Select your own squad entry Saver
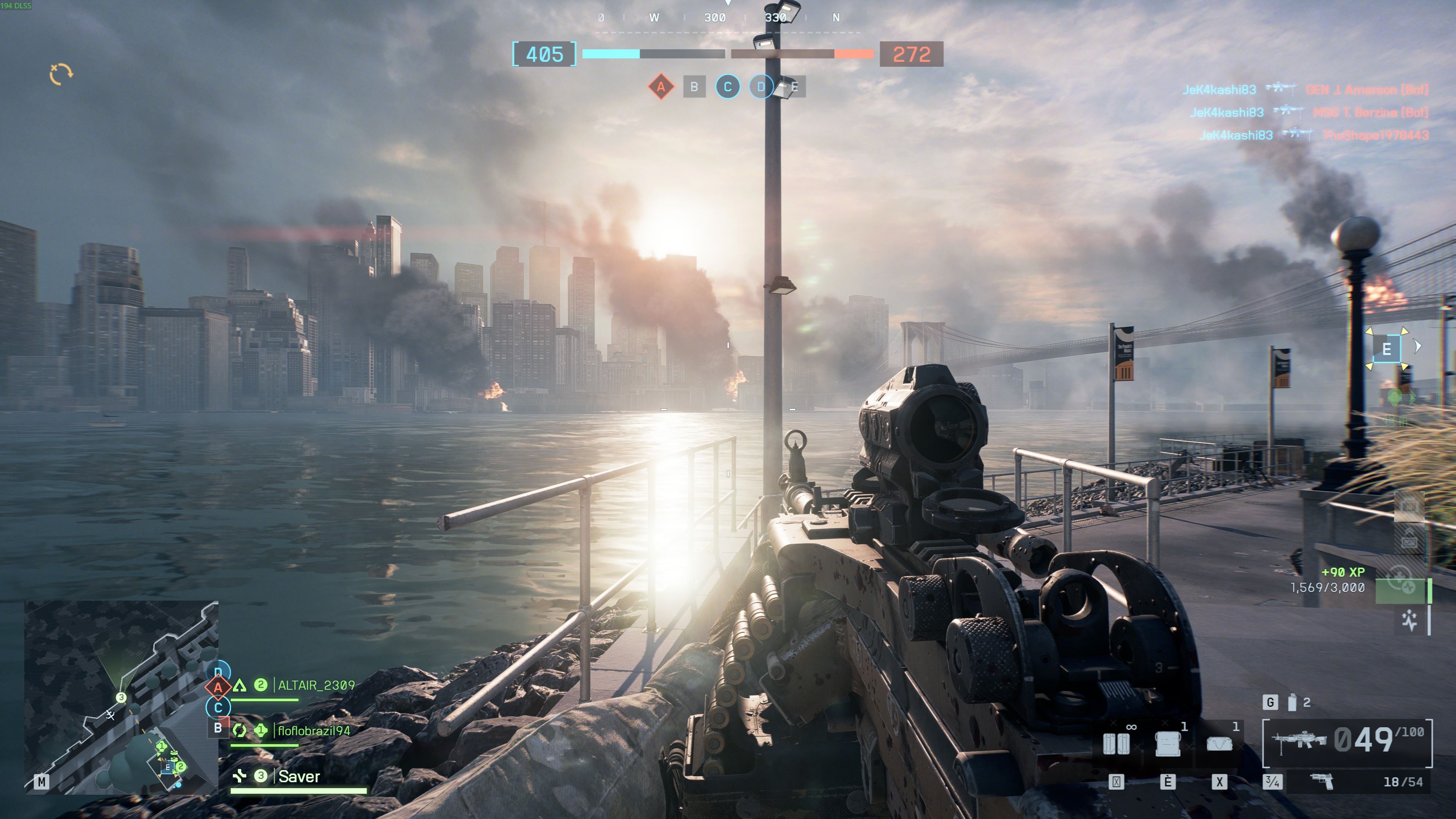This screenshot has height=819, width=1456. 299,777
